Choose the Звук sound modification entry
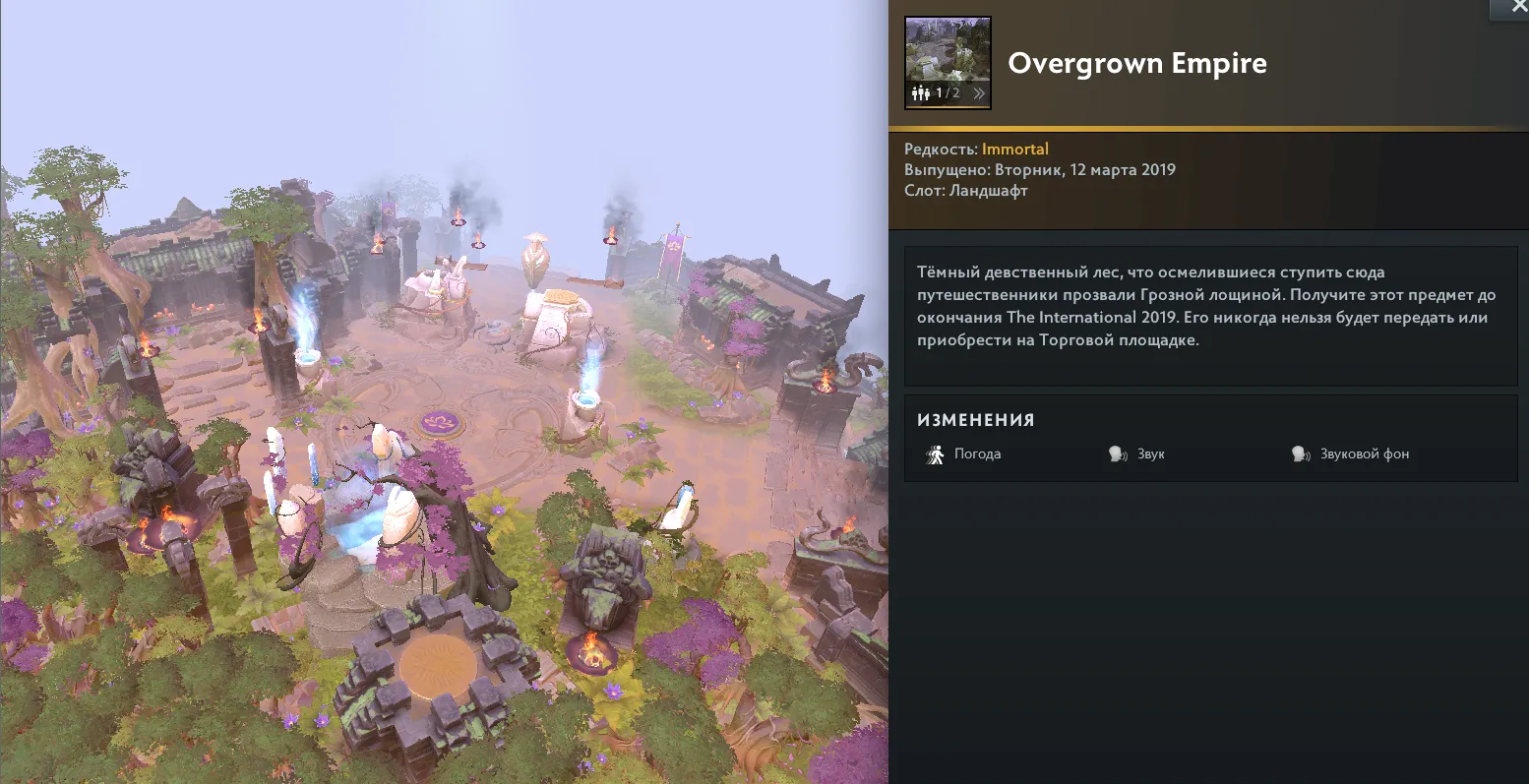 click(1138, 454)
